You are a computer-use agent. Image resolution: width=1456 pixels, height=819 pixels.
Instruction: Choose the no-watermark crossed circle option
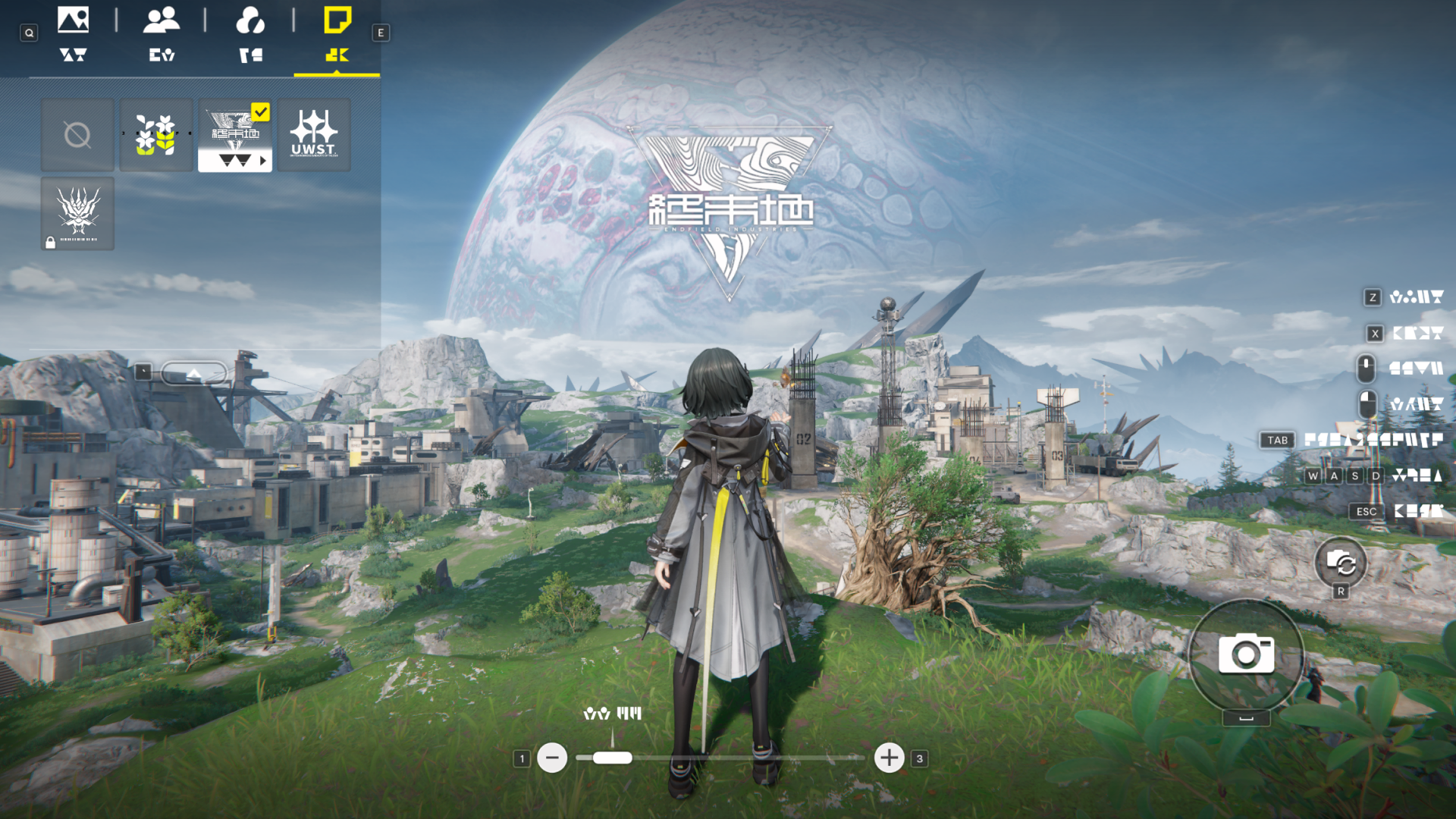pyautogui.click(x=77, y=136)
